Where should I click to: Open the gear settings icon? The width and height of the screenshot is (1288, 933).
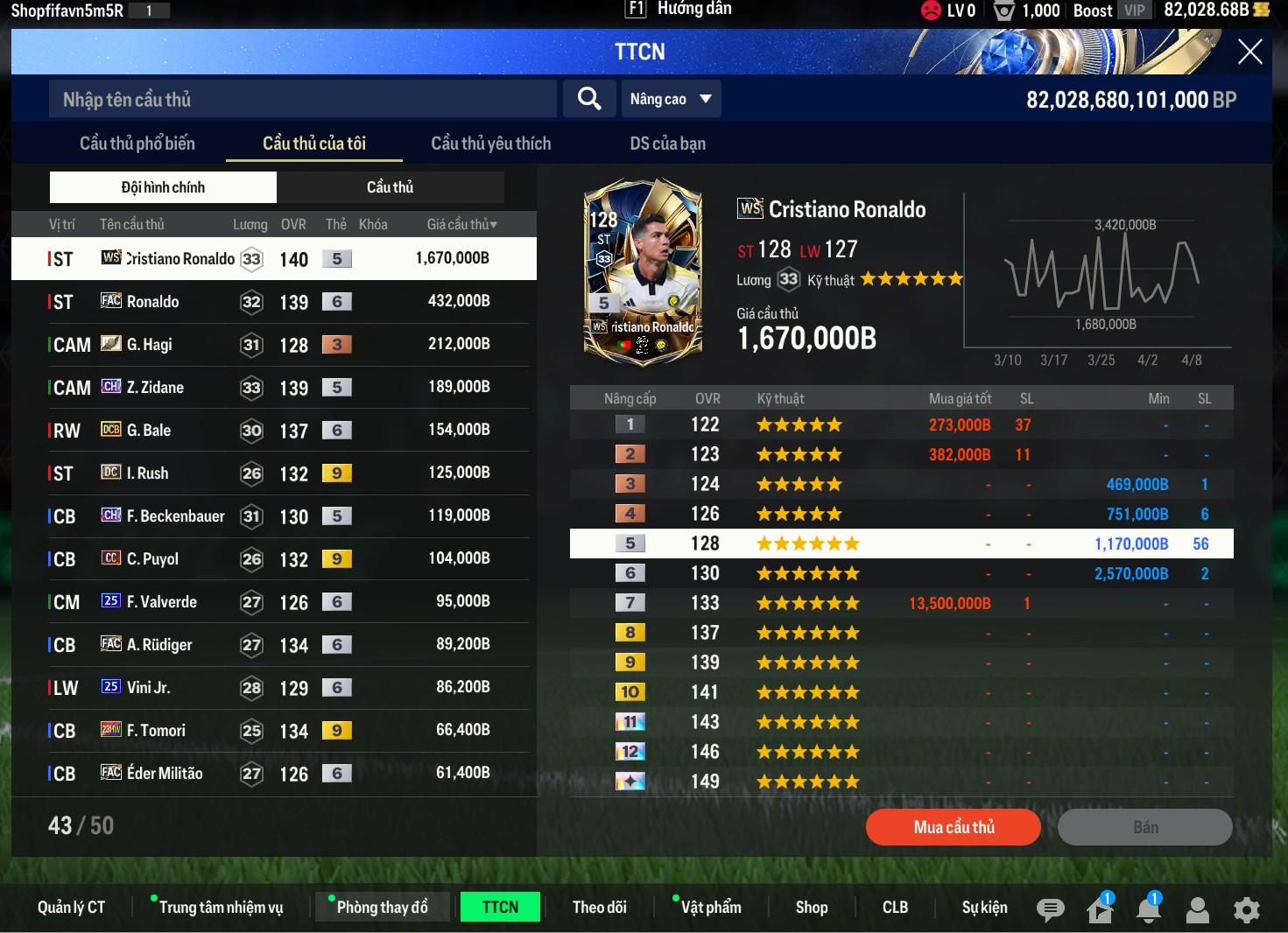(x=1246, y=910)
